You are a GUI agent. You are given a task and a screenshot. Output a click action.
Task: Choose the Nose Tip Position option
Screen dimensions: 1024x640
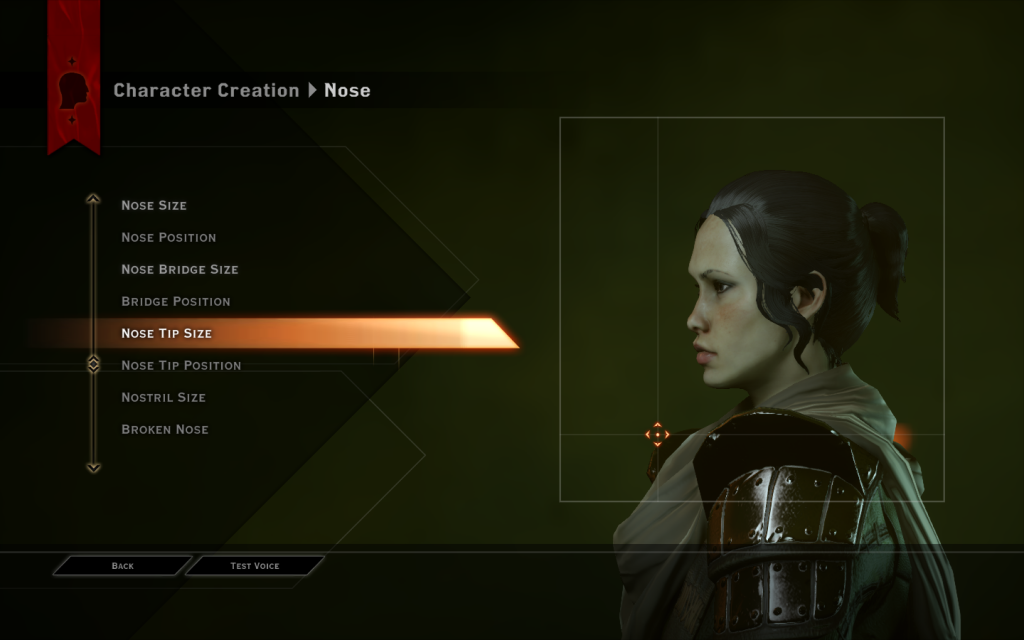tap(181, 365)
